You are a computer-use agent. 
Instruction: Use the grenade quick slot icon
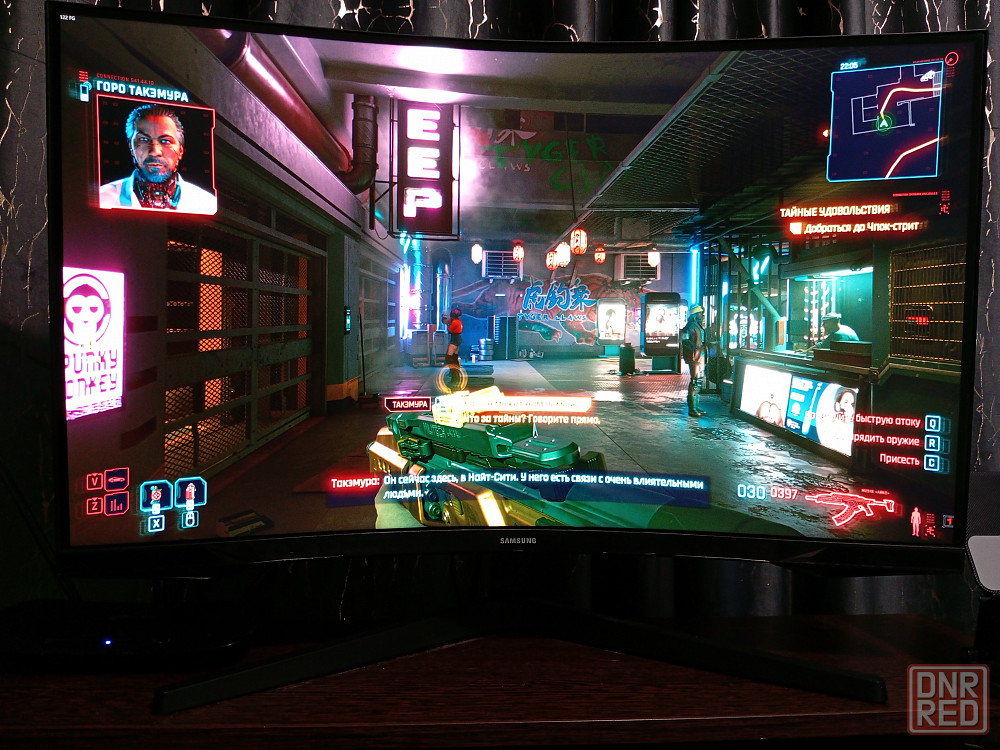(x=156, y=494)
